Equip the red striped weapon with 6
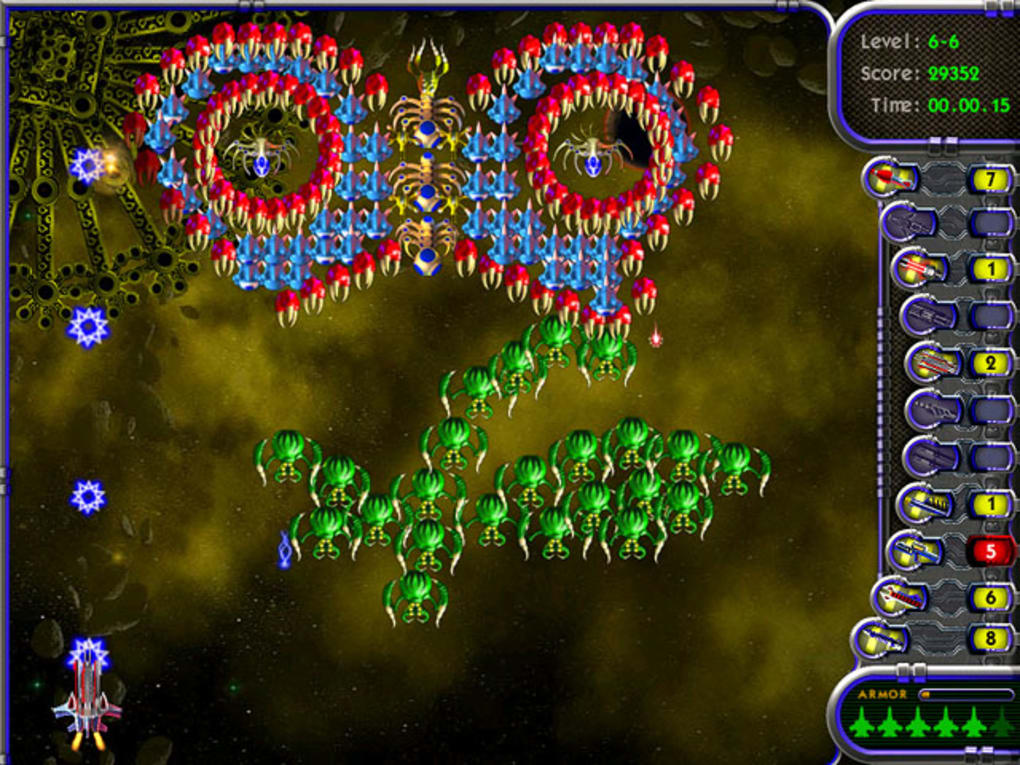Image resolution: width=1020 pixels, height=765 pixels. tap(899, 597)
